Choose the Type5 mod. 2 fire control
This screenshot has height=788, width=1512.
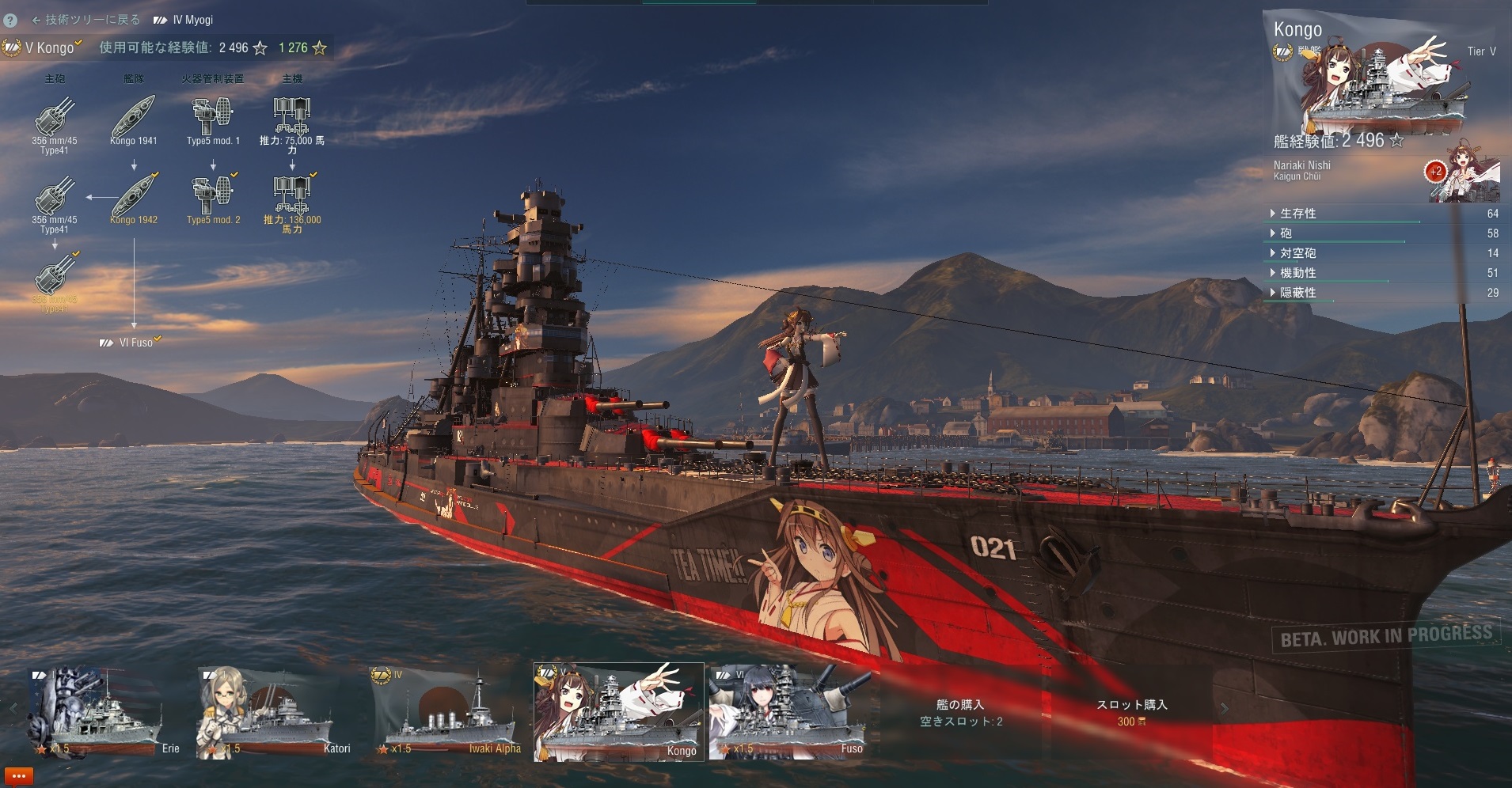coord(212,198)
